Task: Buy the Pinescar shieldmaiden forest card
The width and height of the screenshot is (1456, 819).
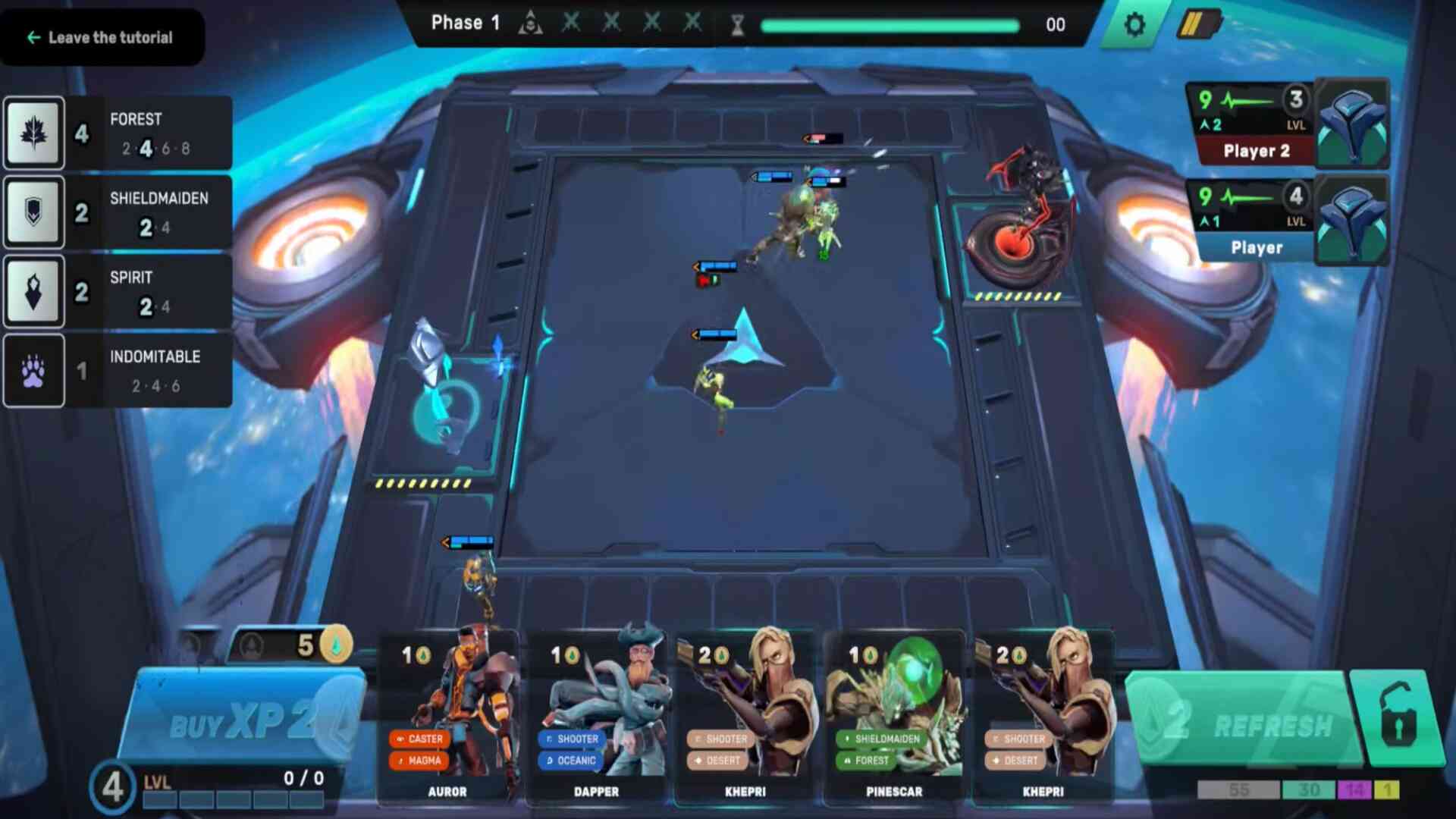Action: click(894, 714)
